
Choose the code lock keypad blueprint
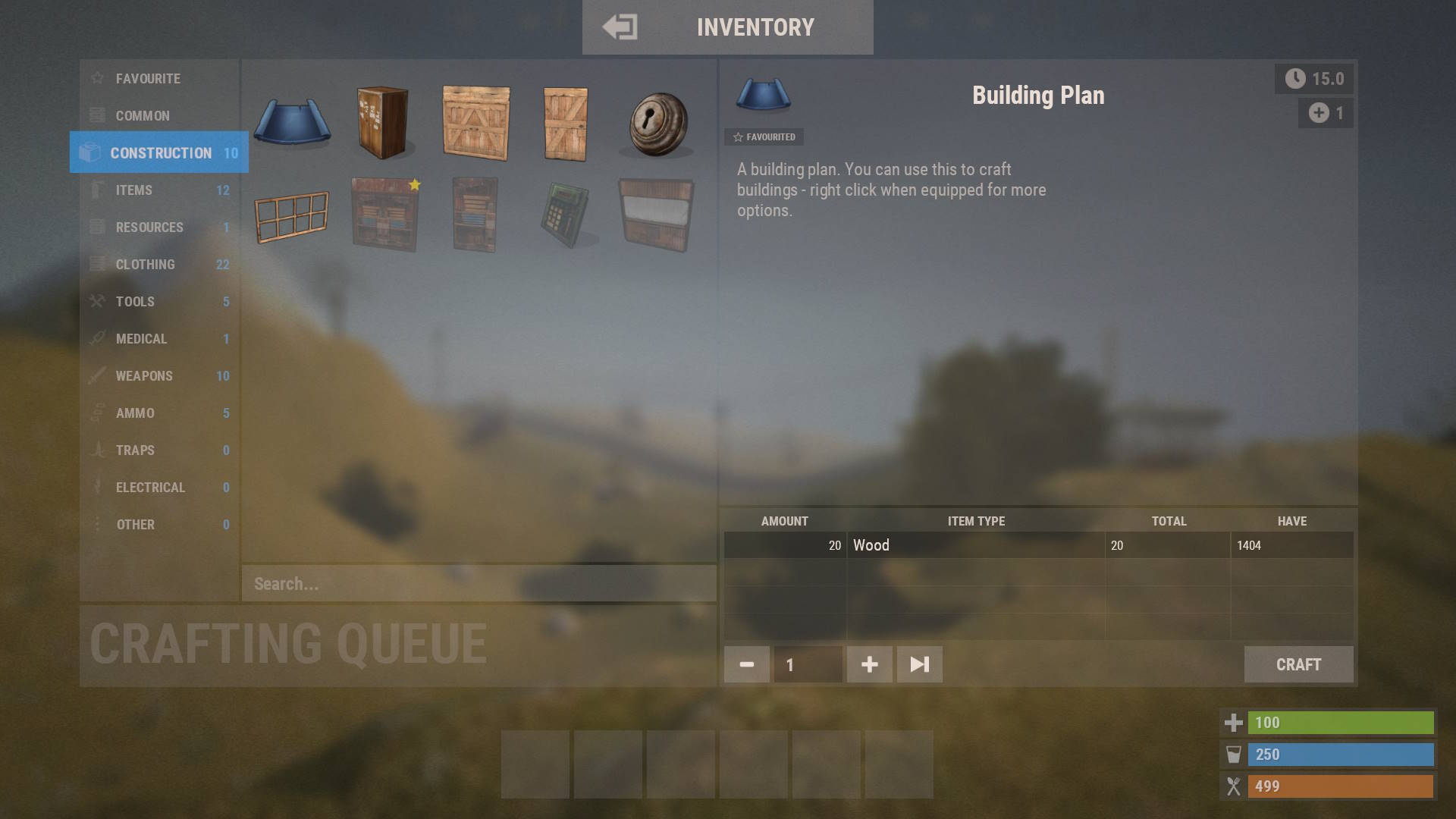click(x=566, y=216)
